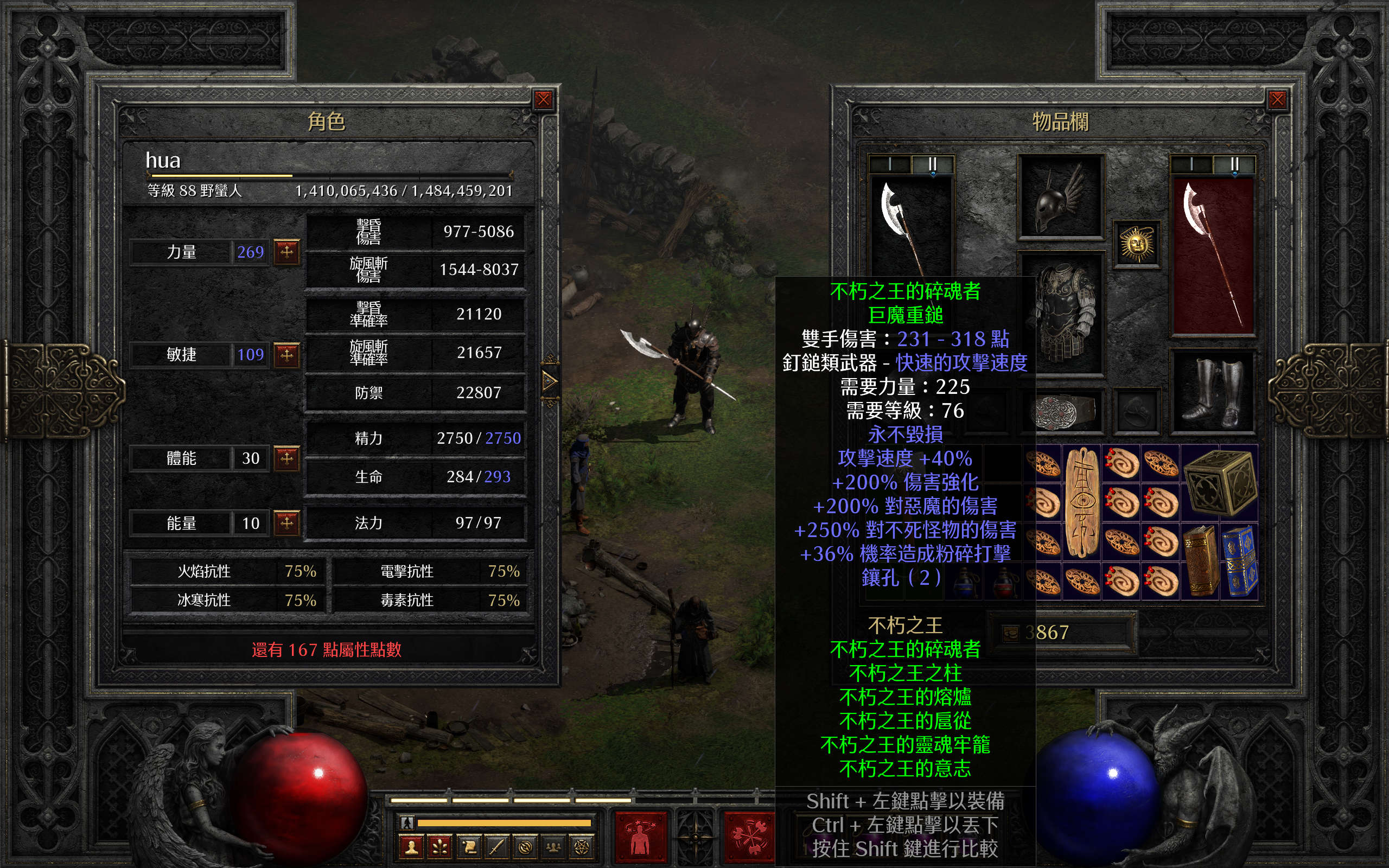This screenshot has height=868, width=1389.
Task: Select the brown tome in the inventory
Action: click(x=1201, y=560)
